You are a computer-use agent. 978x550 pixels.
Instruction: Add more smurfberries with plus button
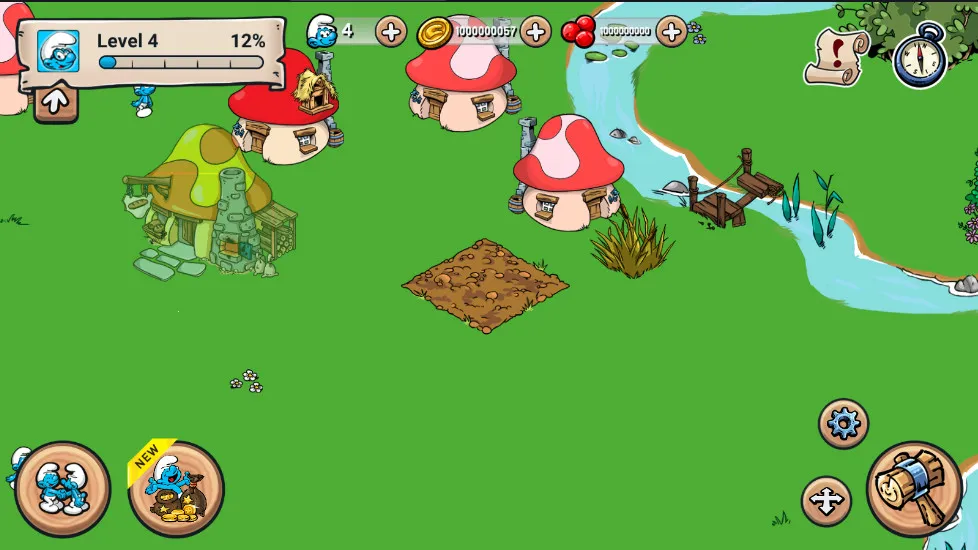coord(671,31)
